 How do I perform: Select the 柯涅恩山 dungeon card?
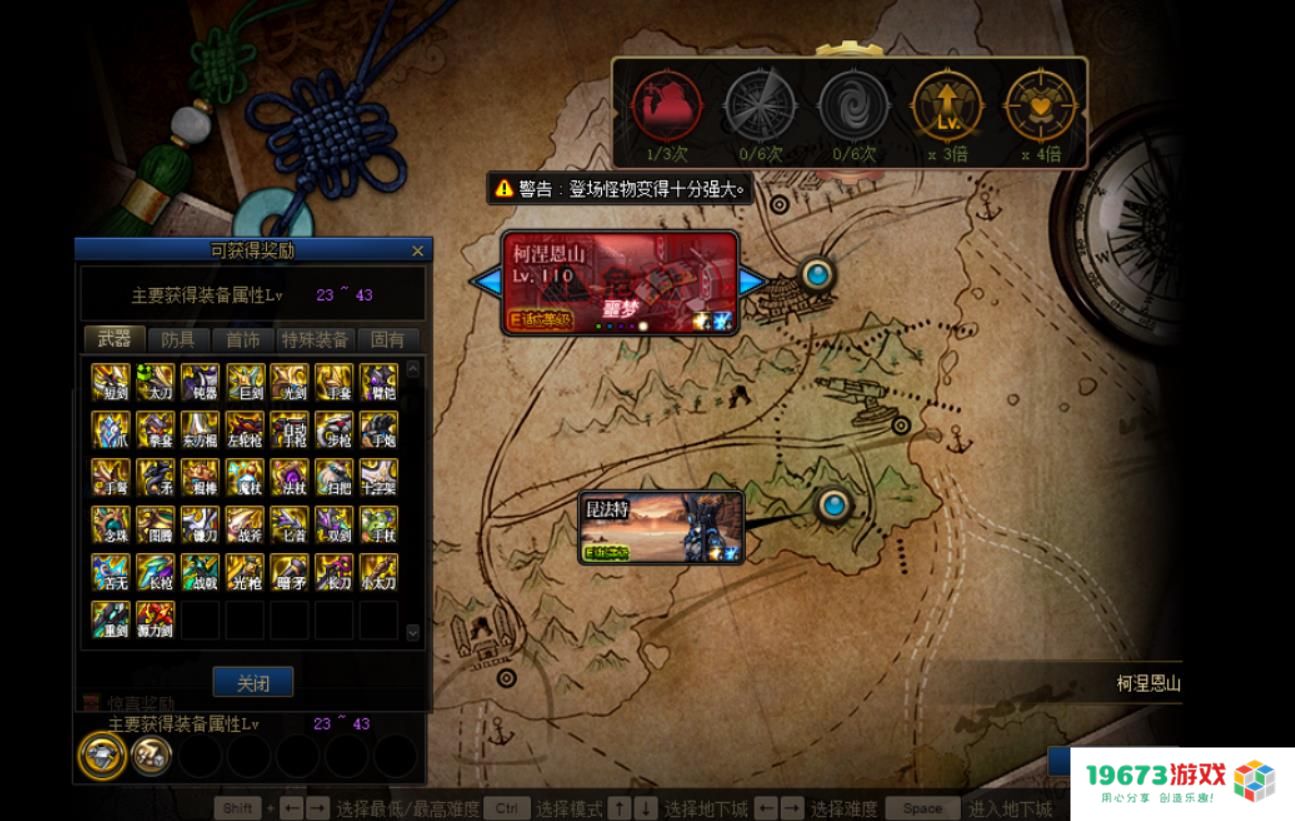pos(619,284)
